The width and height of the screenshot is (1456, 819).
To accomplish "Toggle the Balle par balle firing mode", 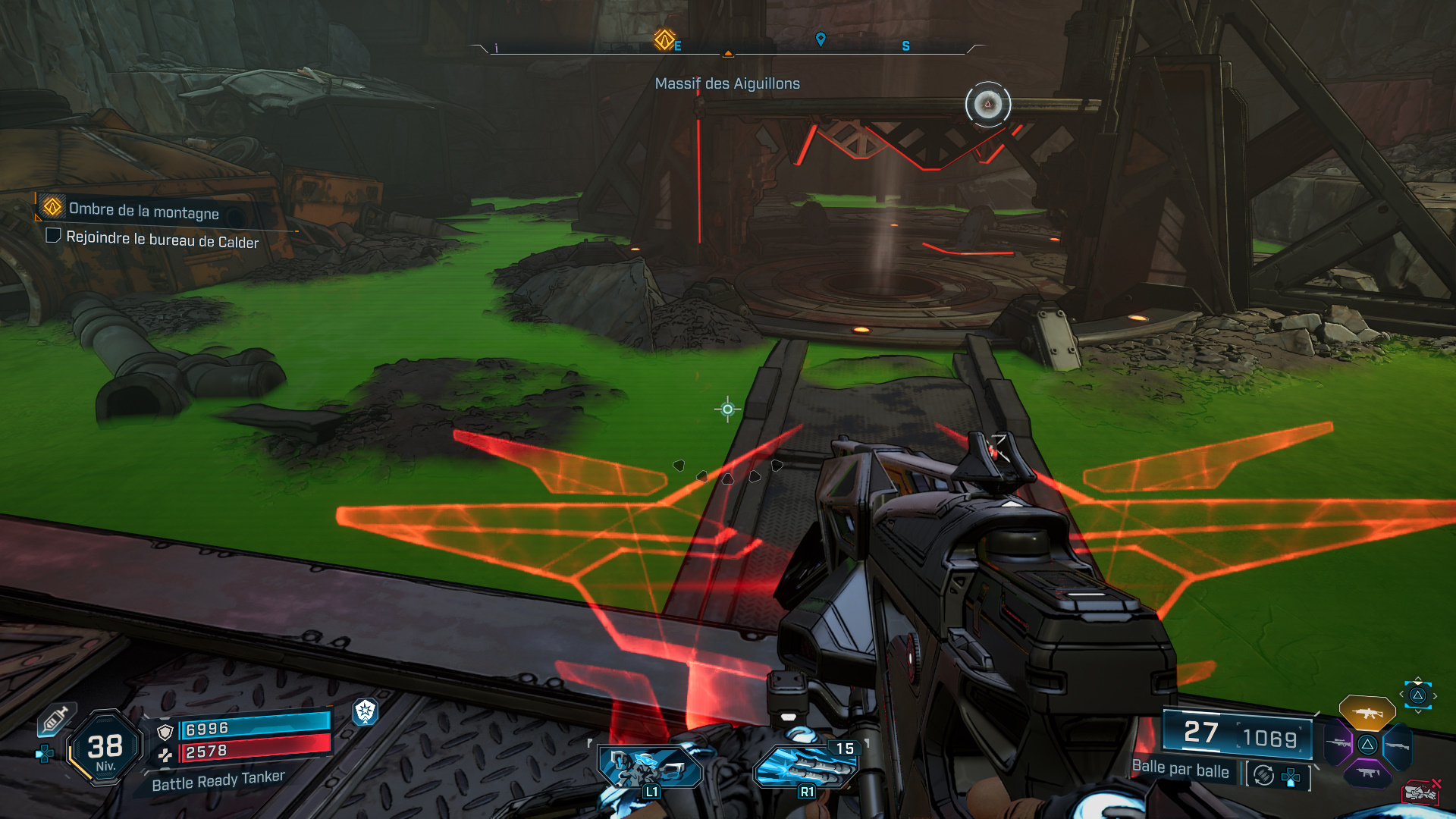I will [x=1180, y=769].
